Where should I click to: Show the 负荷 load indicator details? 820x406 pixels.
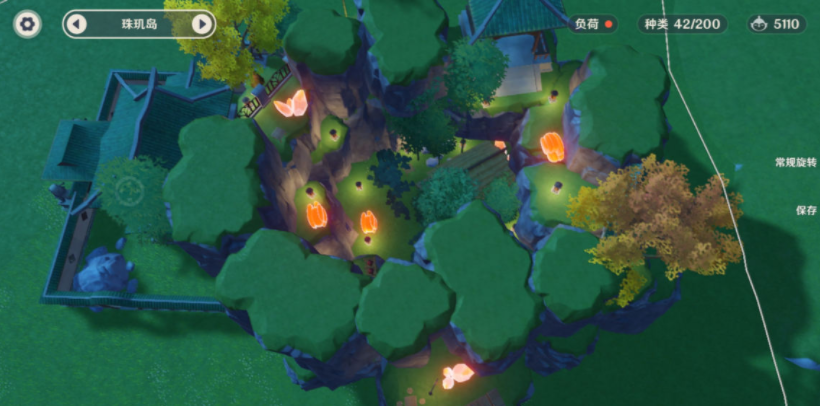[x=595, y=24]
